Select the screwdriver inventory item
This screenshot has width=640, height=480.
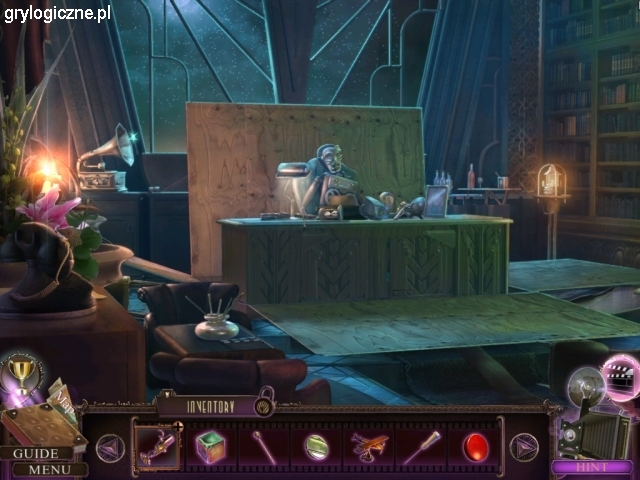pos(421,446)
